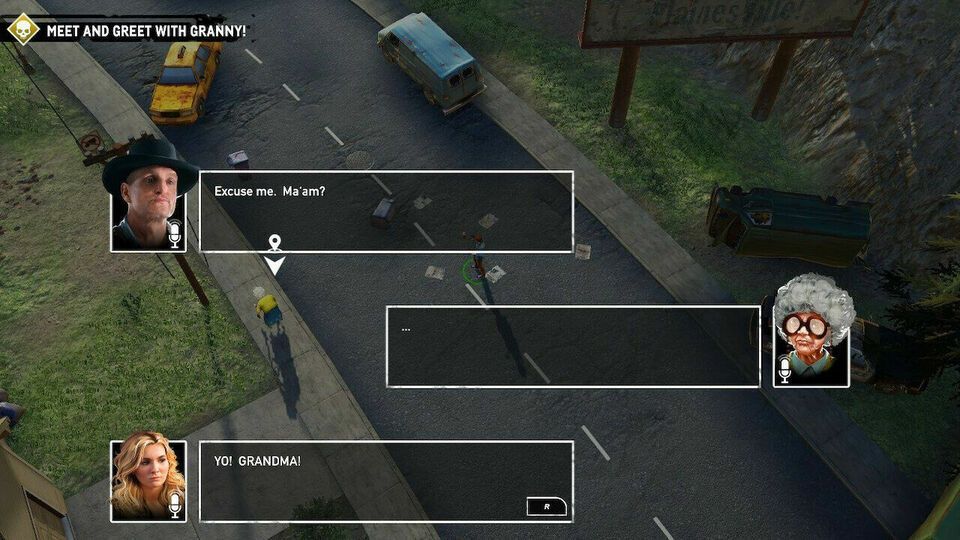Click Granny's "..." dialogue box
The width and height of the screenshot is (960, 540).
[572, 346]
